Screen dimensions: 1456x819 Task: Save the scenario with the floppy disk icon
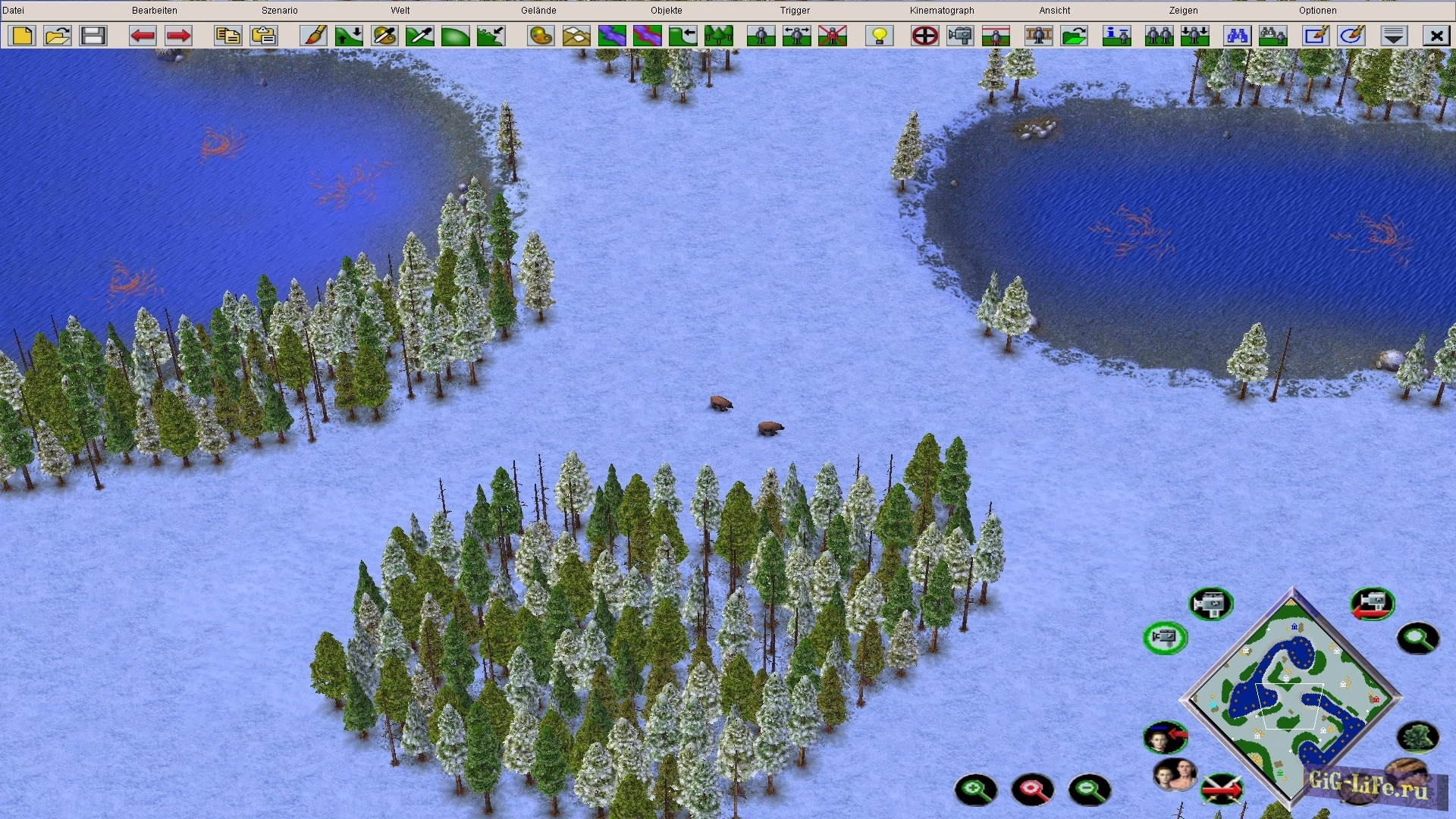(x=93, y=36)
